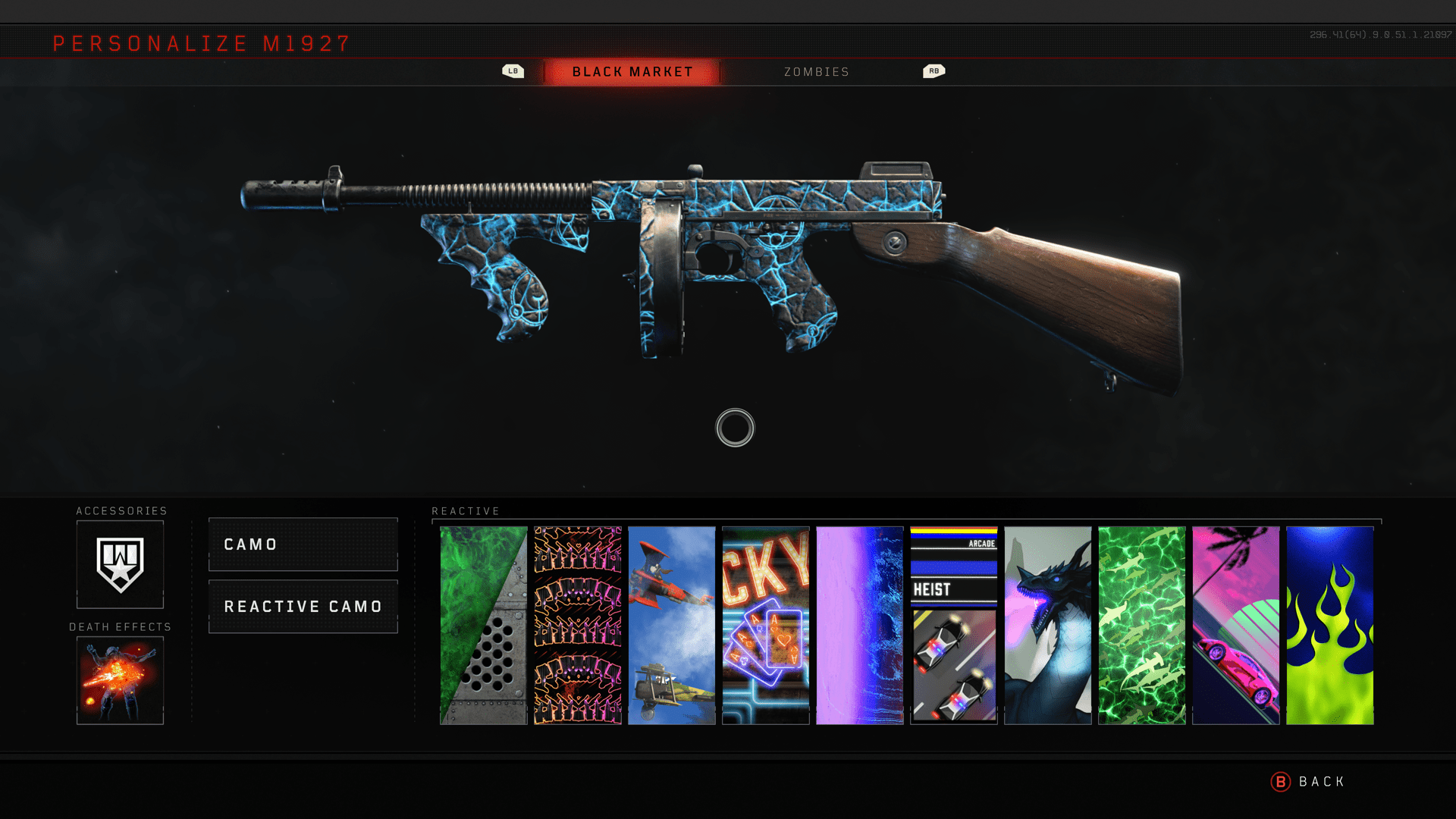Choose the pink sports car sunset camo
This screenshot has width=1456, height=819.
click(1236, 626)
